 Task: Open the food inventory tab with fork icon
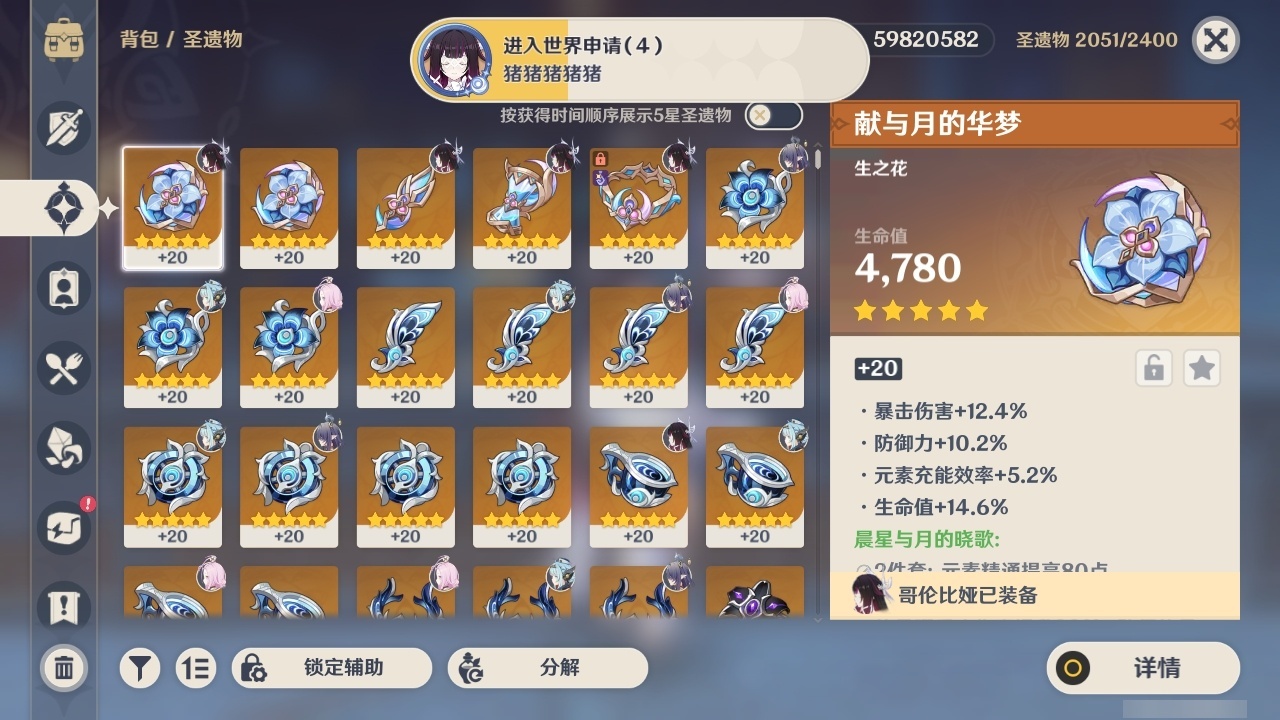point(63,368)
